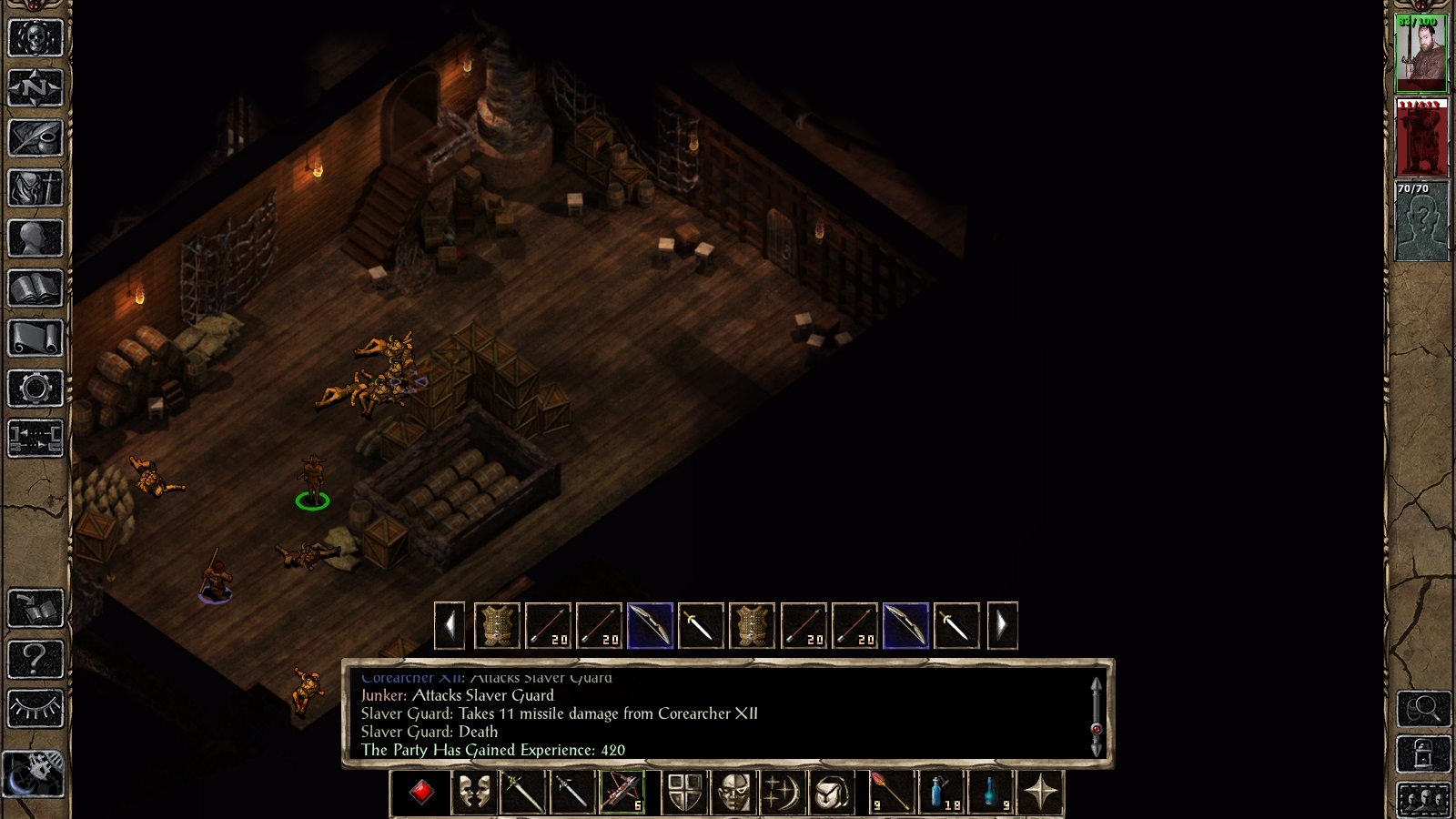Open the inventory helmet button
1456x819 pixels.
[35, 188]
